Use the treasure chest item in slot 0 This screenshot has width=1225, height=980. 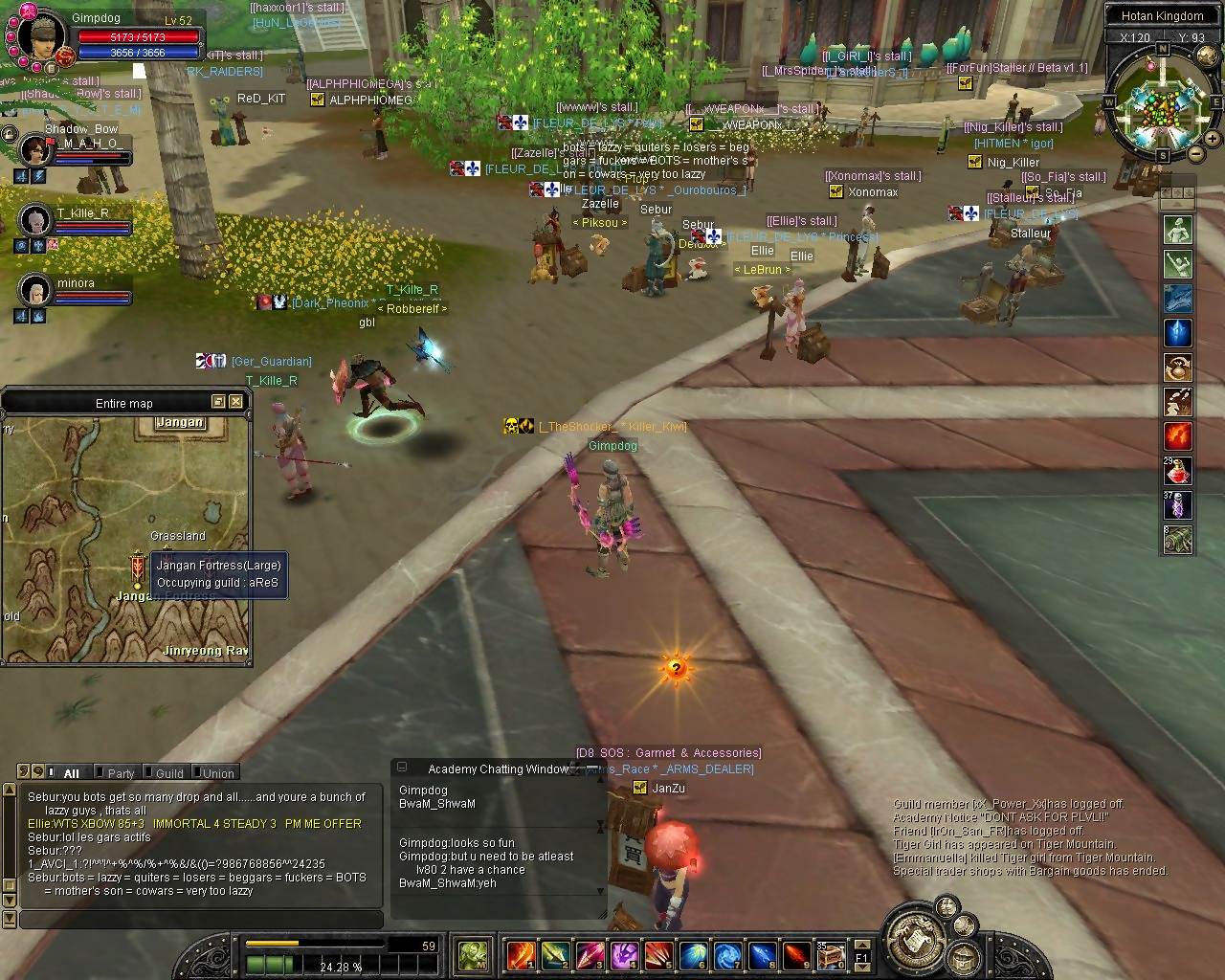830,954
